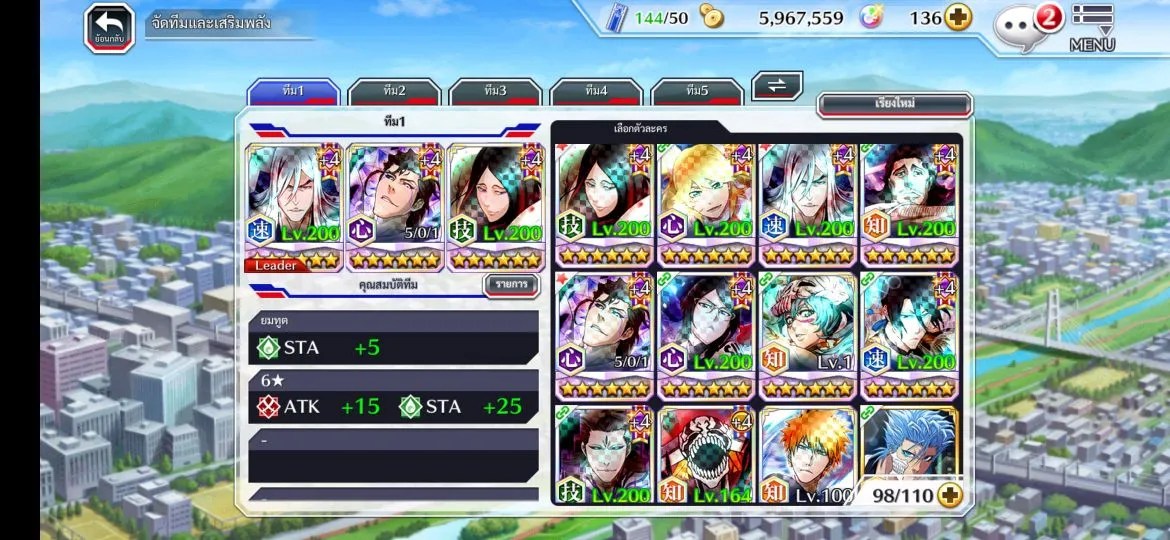
Task: Open the MENU button
Action: point(1092,28)
